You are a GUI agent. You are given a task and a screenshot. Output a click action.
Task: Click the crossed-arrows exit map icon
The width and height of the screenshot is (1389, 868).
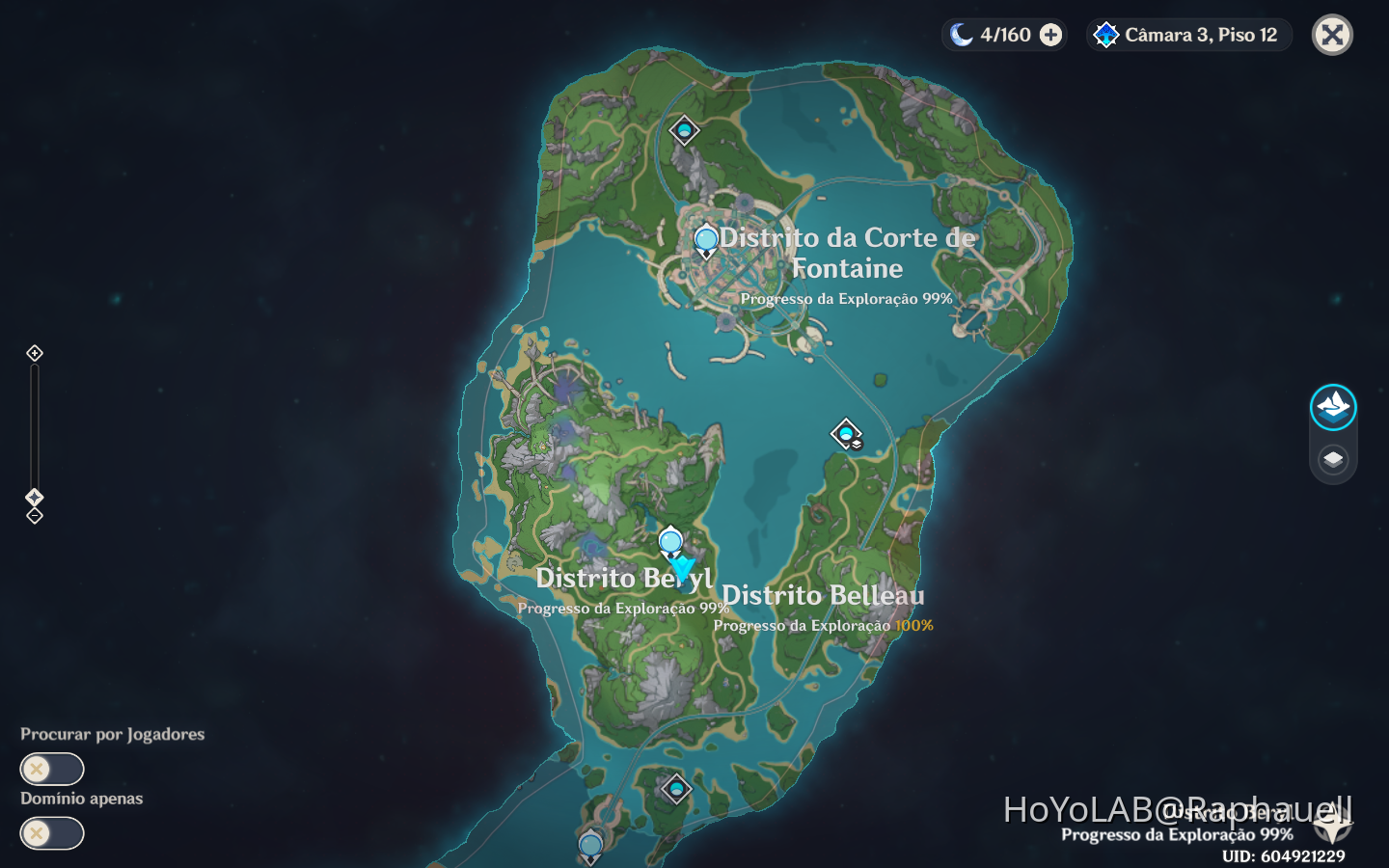click(x=1332, y=35)
